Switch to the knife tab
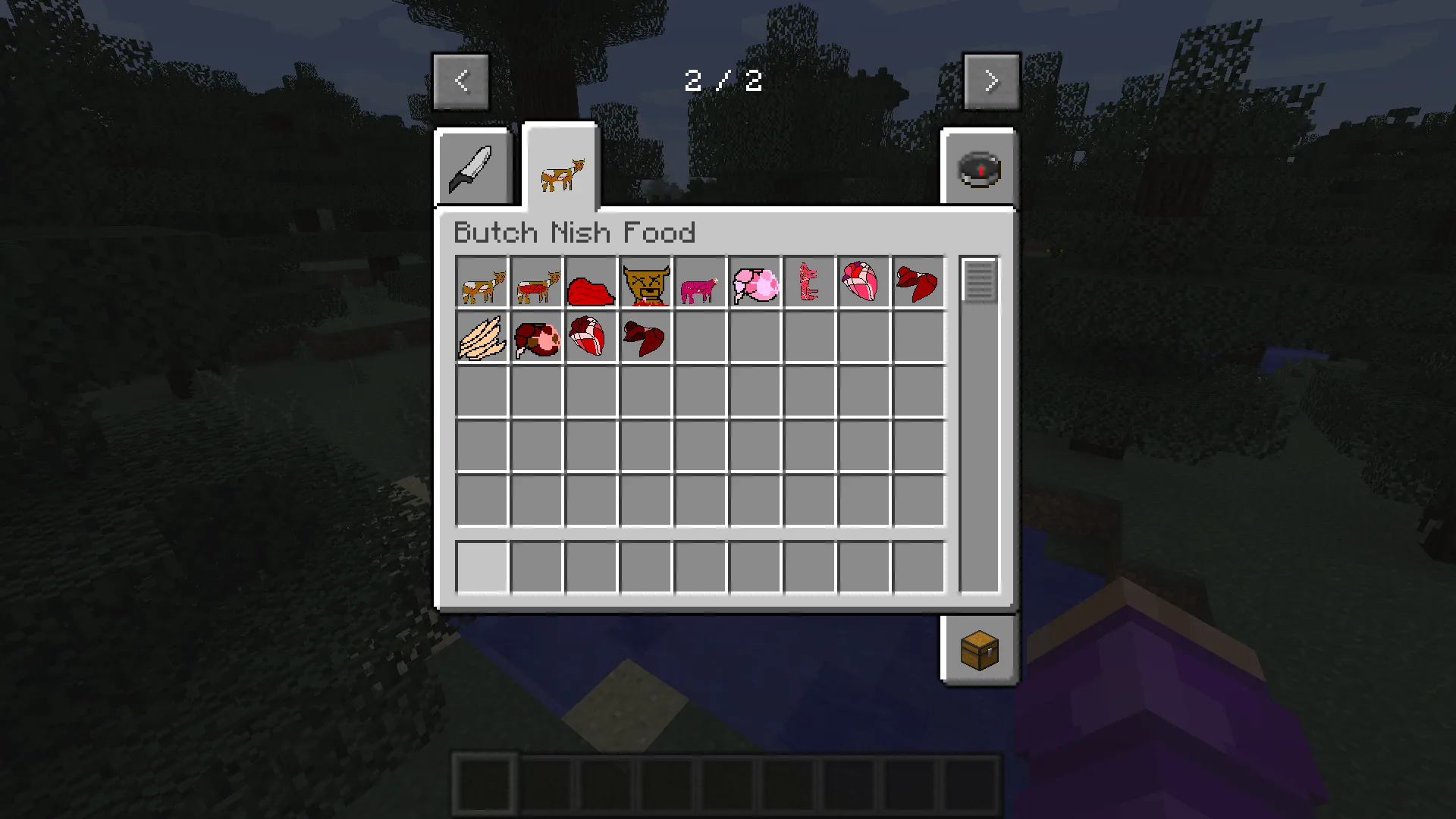 click(472, 167)
